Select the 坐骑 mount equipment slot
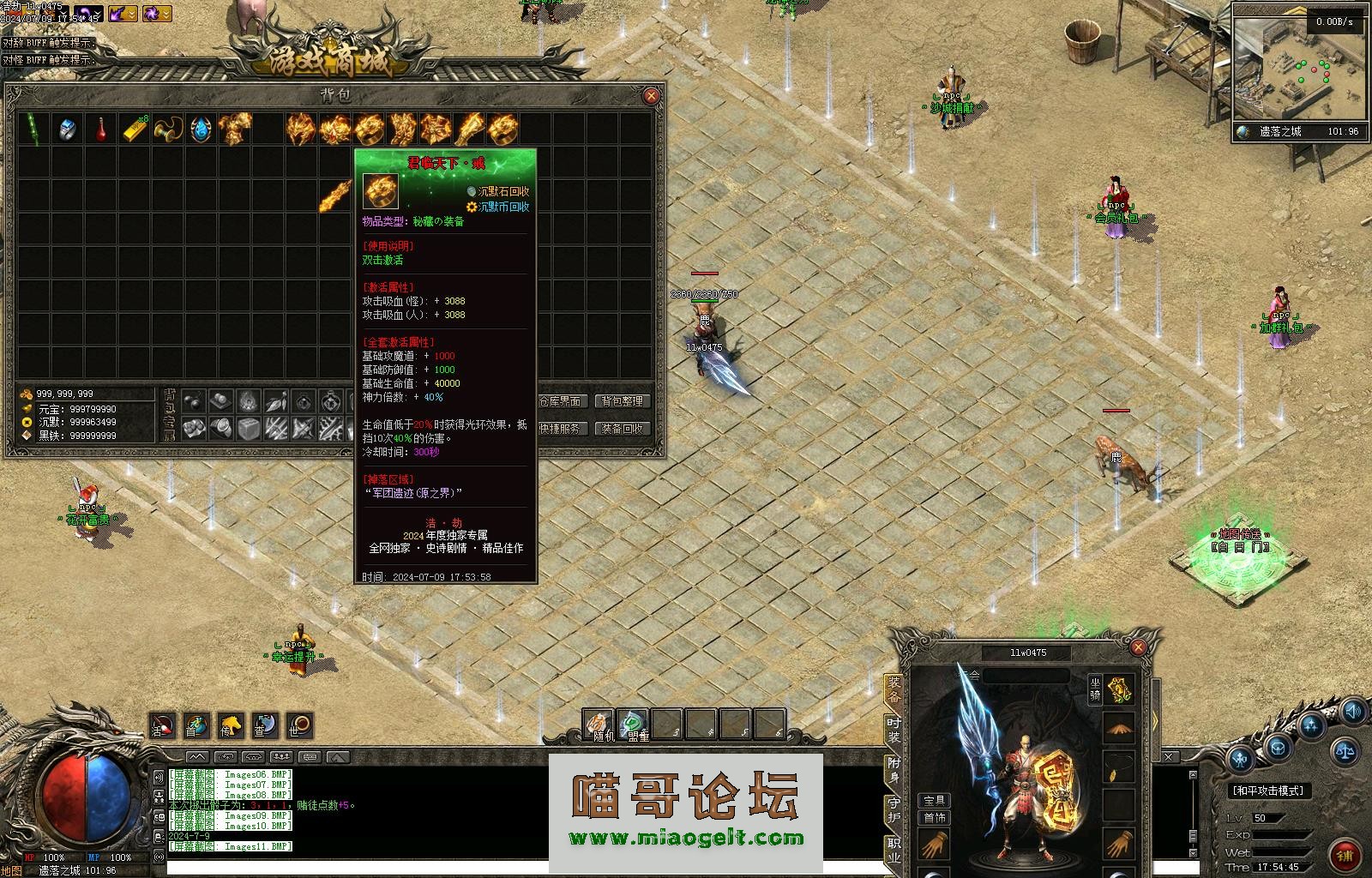Screen dimensions: 1372x878 point(1120,689)
